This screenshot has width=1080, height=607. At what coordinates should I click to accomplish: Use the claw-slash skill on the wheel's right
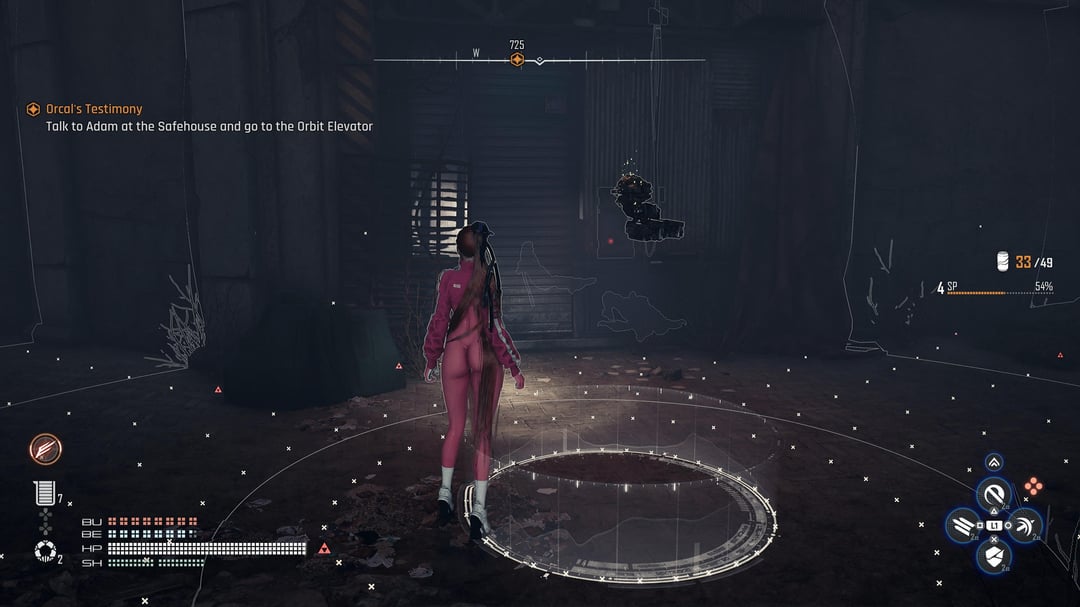coord(1025,525)
